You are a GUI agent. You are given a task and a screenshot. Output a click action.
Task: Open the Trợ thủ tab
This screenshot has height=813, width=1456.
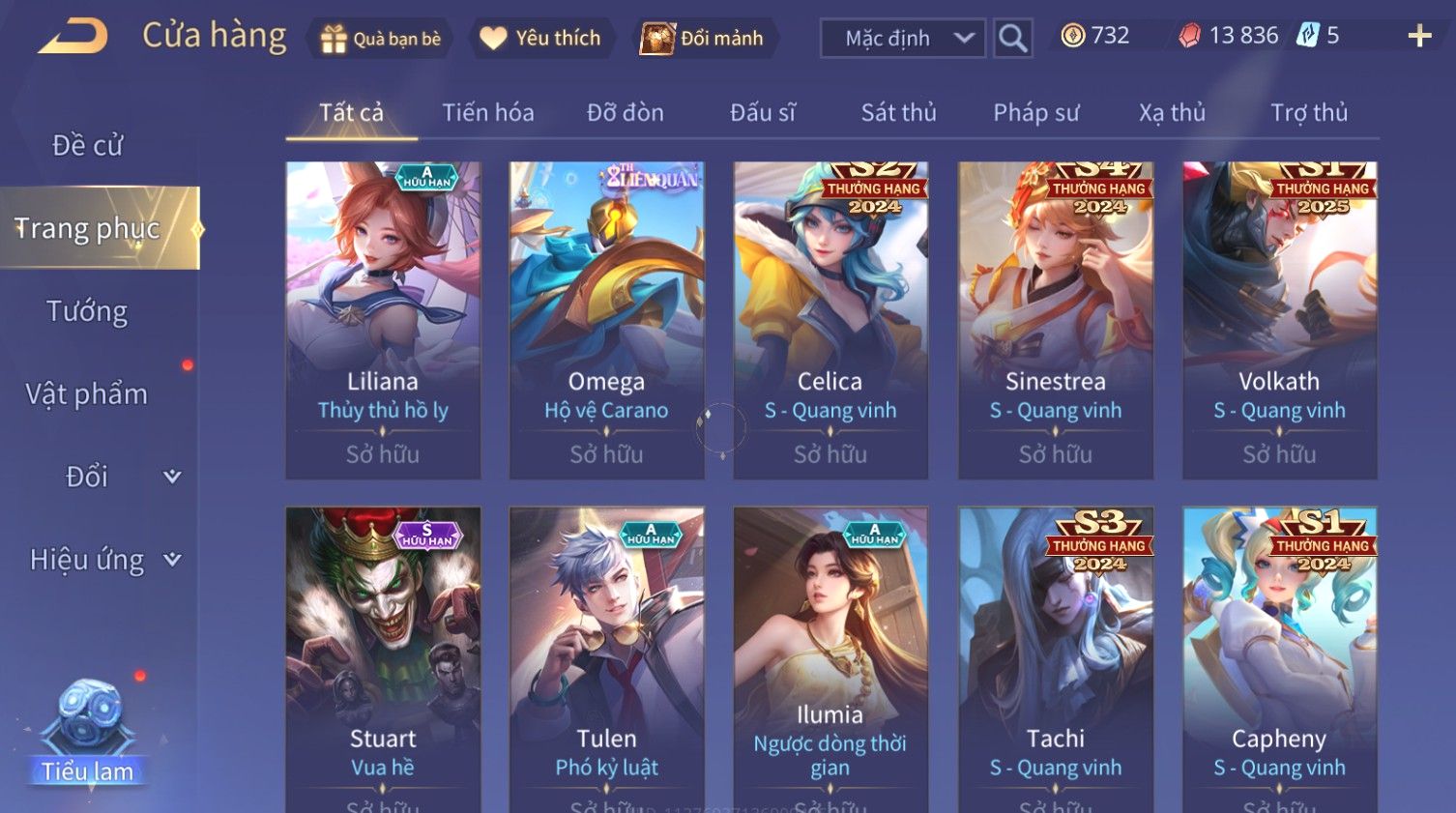pyautogui.click(x=1308, y=113)
